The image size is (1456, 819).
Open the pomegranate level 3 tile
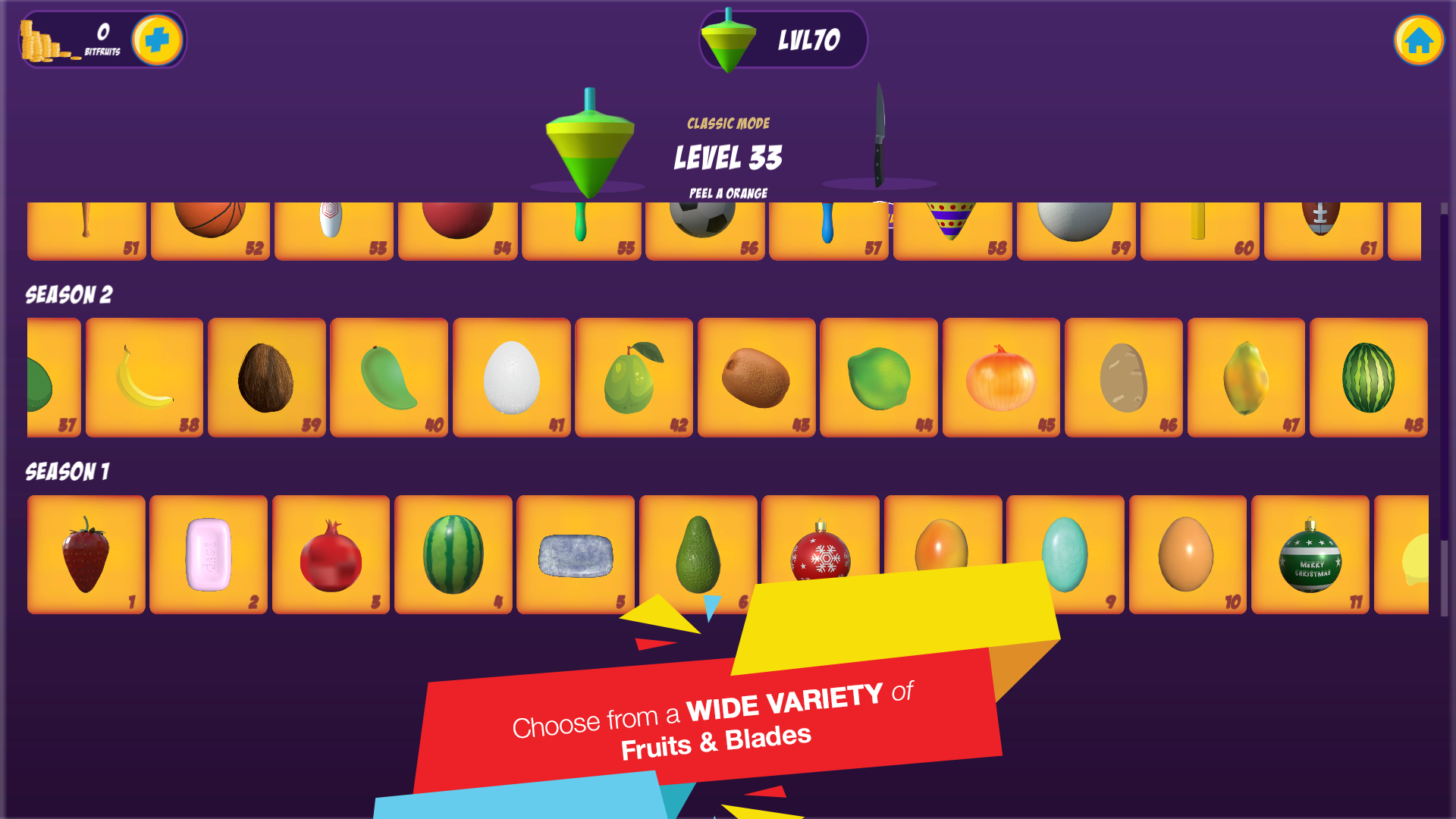(x=331, y=554)
